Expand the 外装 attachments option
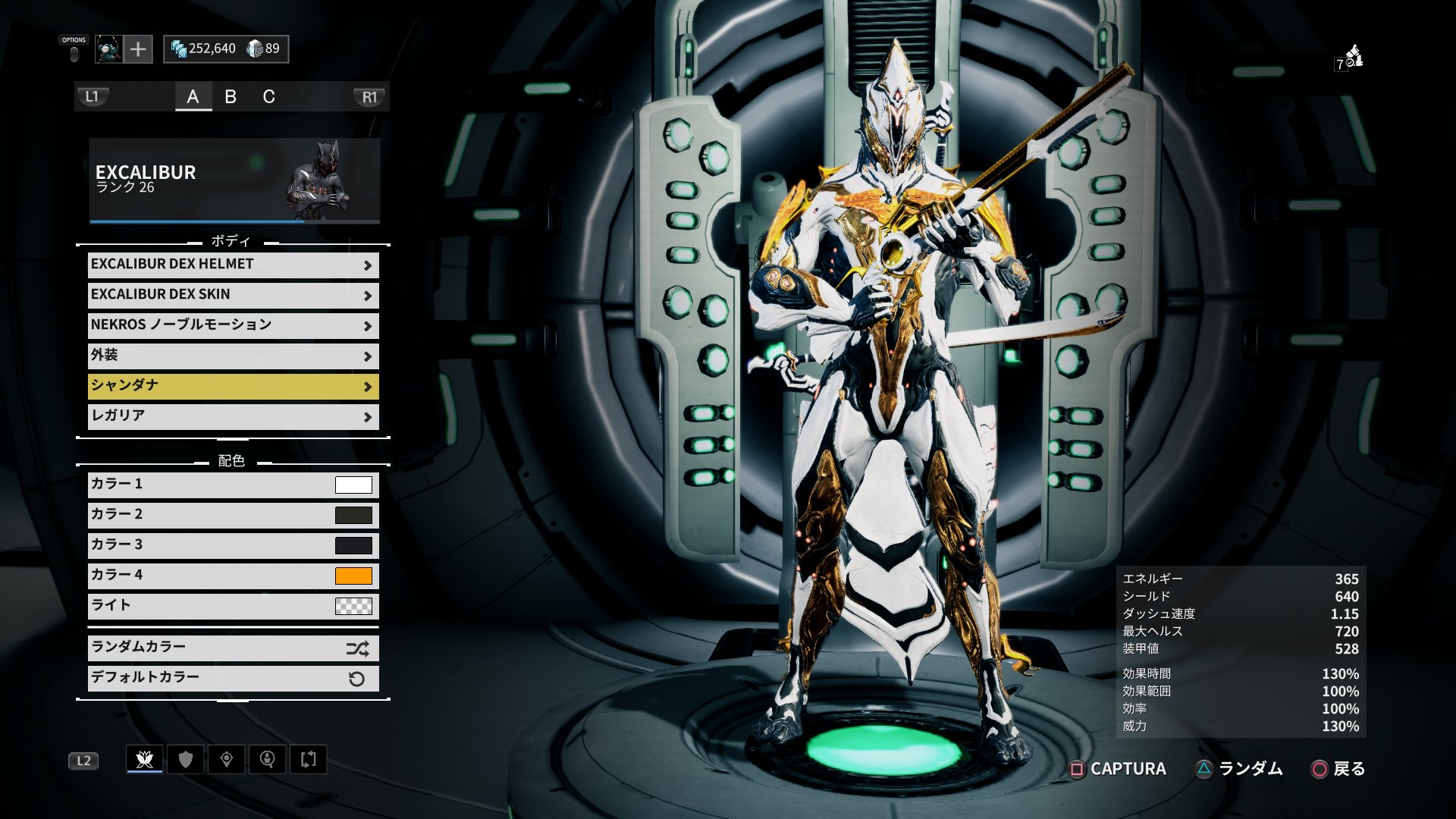Viewport: 1456px width, 819px height. (232, 355)
